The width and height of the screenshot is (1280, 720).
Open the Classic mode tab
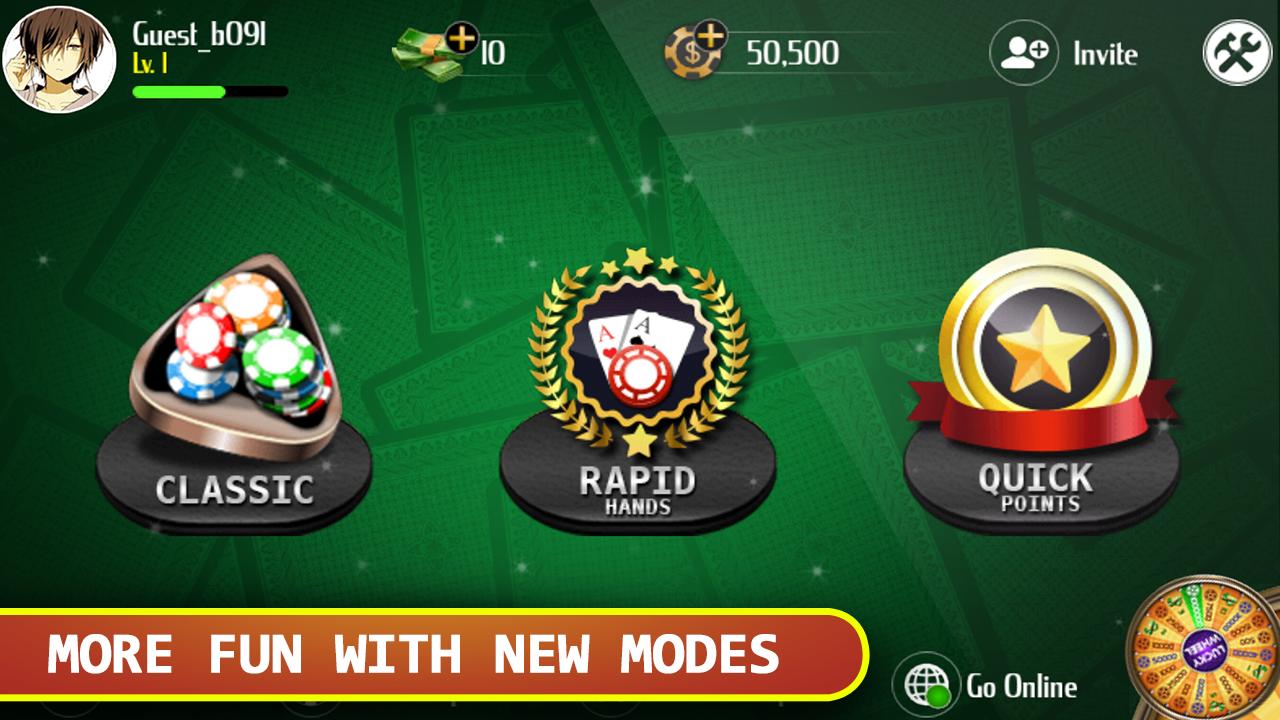(235, 490)
